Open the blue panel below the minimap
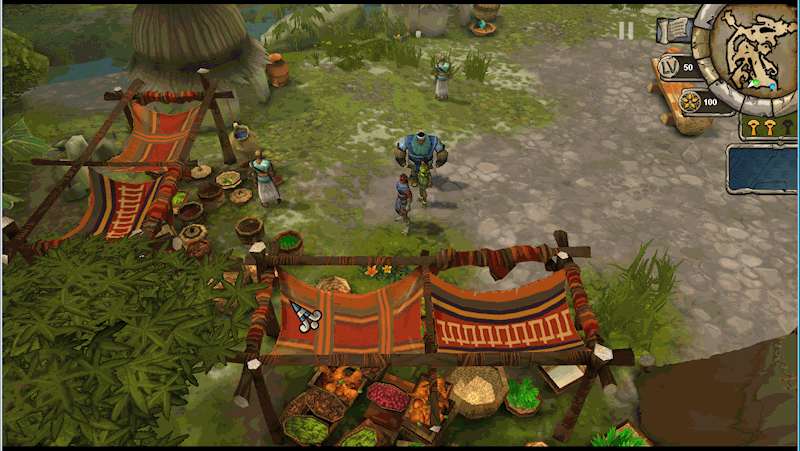The width and height of the screenshot is (800, 451). 763,168
